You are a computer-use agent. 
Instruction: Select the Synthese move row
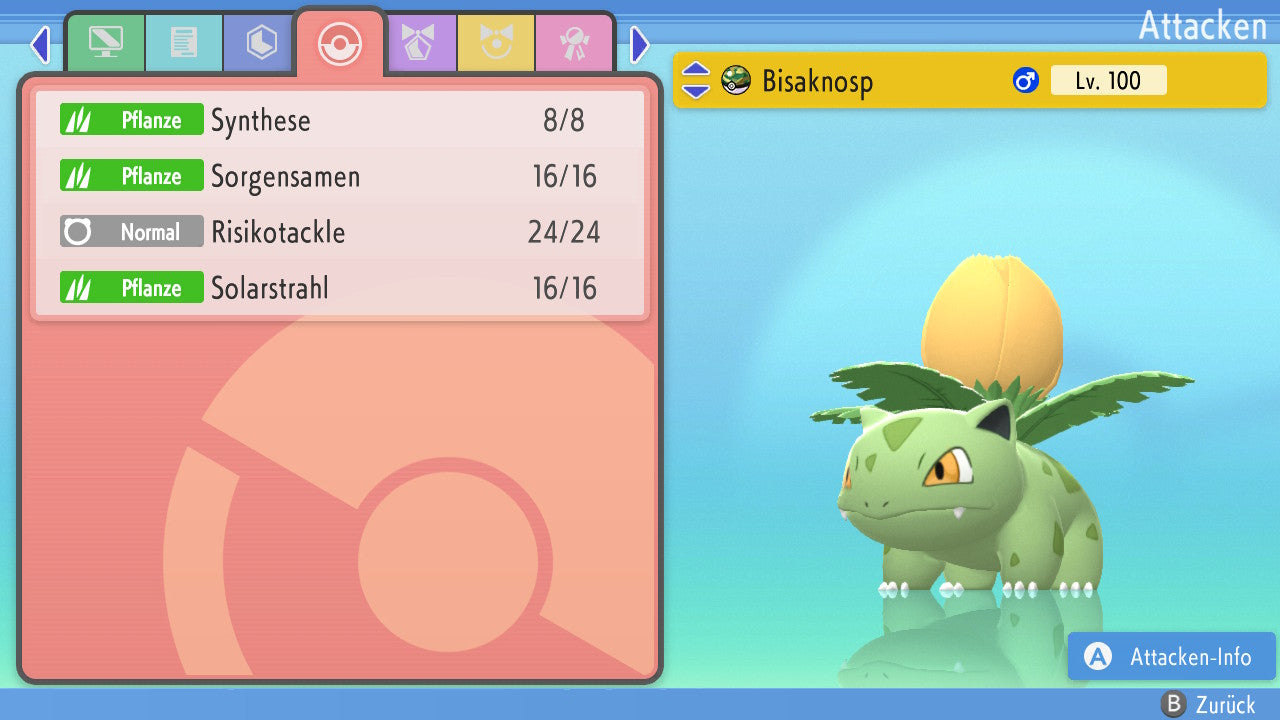coord(340,121)
